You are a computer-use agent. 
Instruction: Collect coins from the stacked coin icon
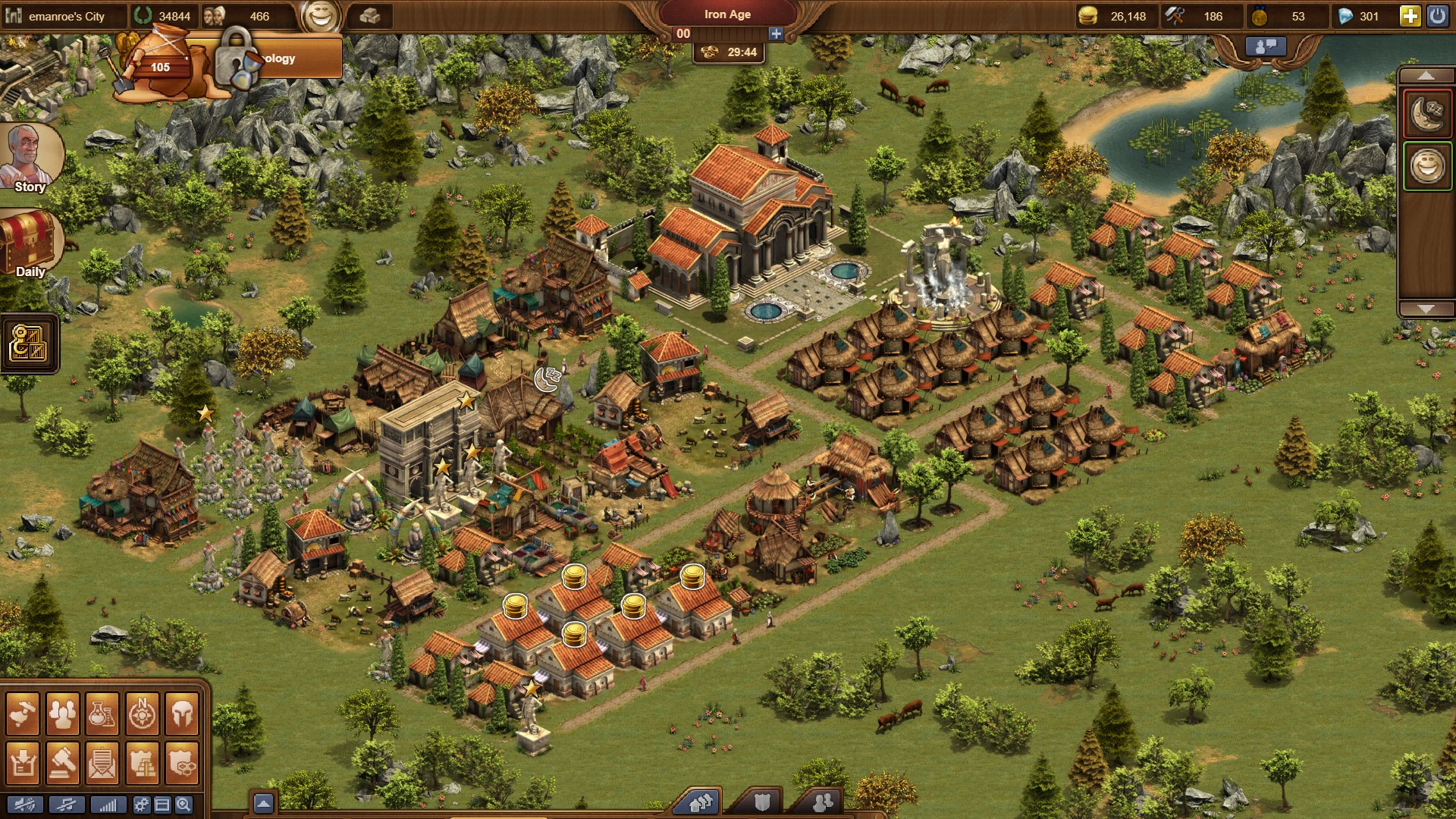pos(575,576)
